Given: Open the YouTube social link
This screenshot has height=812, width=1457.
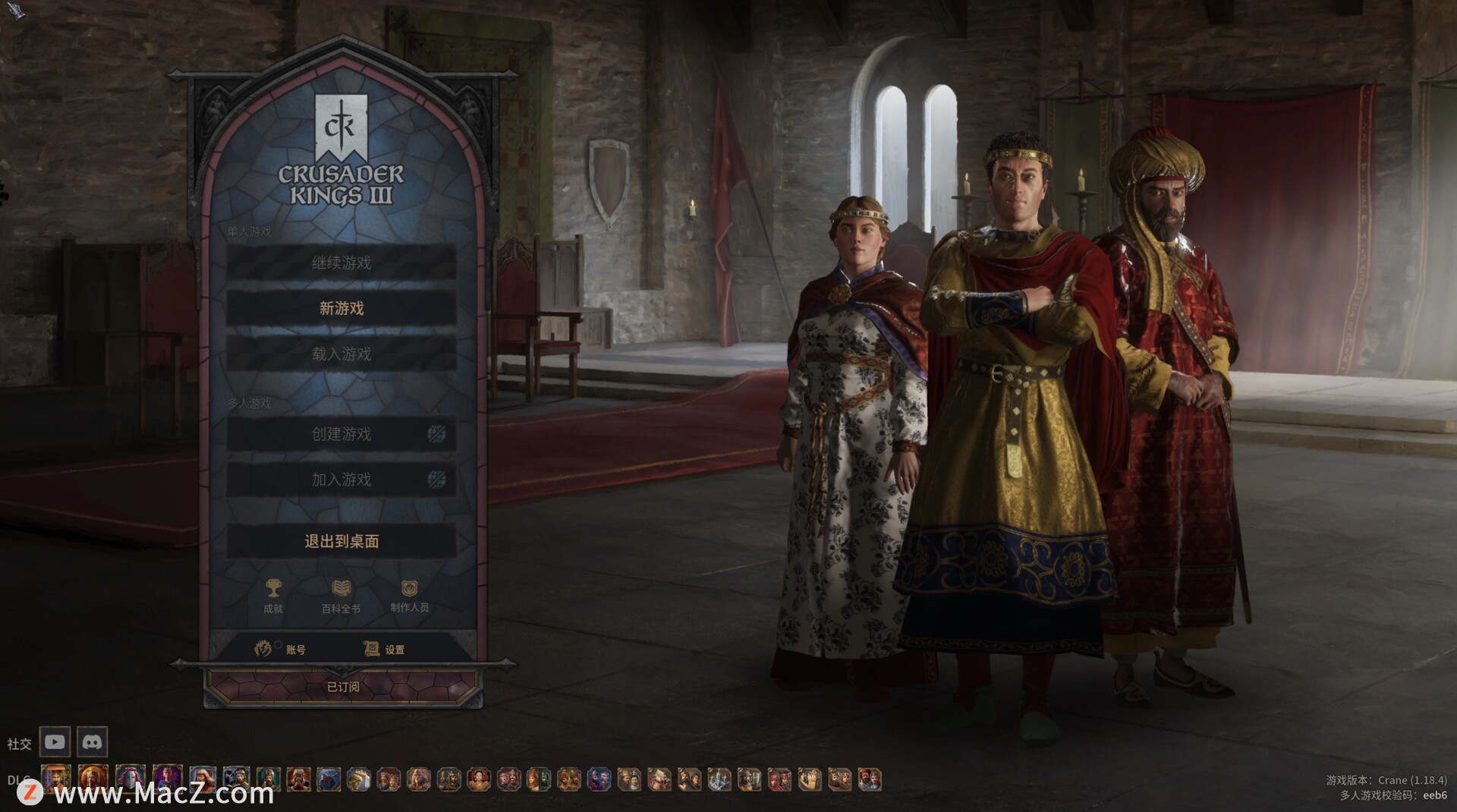Looking at the screenshot, I should pyautogui.click(x=55, y=741).
